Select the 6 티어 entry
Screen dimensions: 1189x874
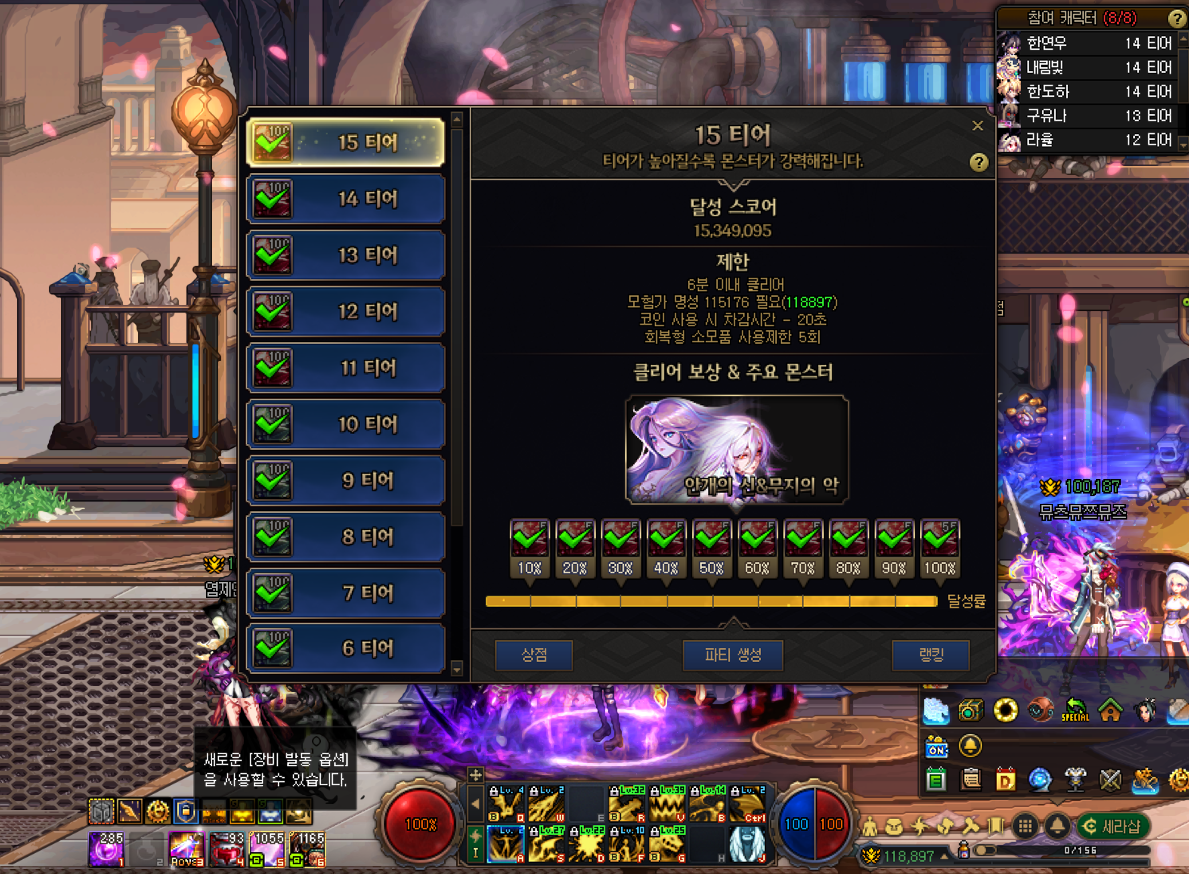(x=345, y=648)
